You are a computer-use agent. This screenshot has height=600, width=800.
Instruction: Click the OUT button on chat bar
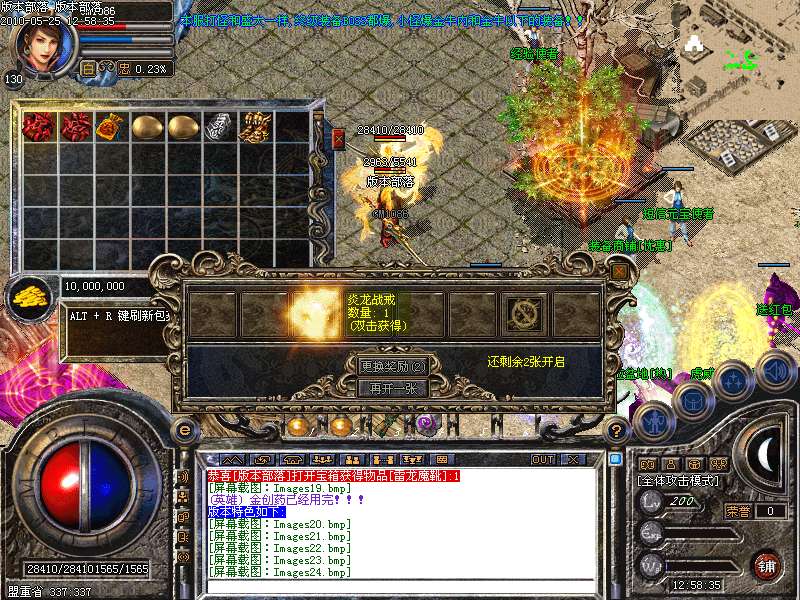coord(543,459)
